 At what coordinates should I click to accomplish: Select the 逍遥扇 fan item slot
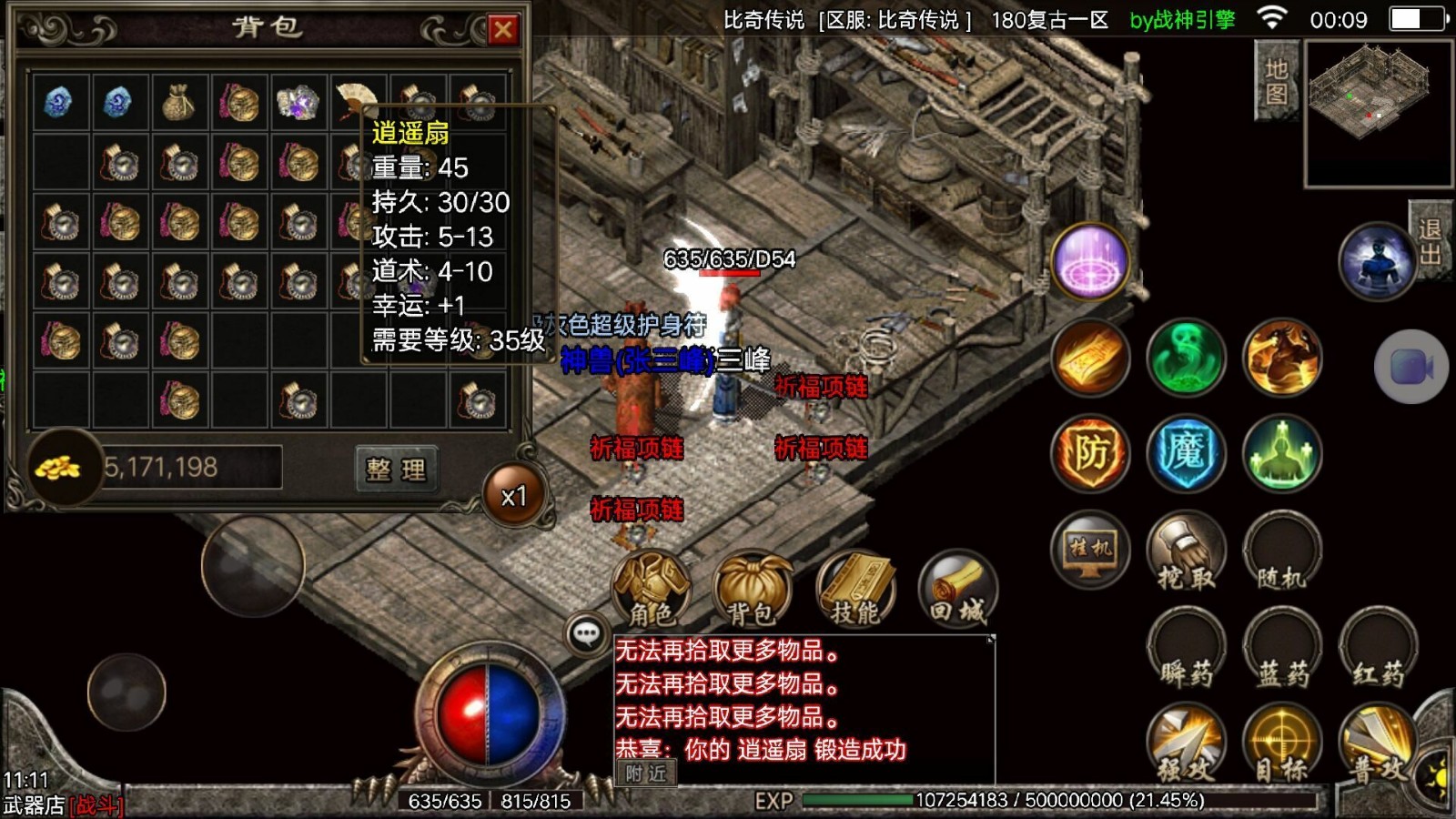click(355, 102)
